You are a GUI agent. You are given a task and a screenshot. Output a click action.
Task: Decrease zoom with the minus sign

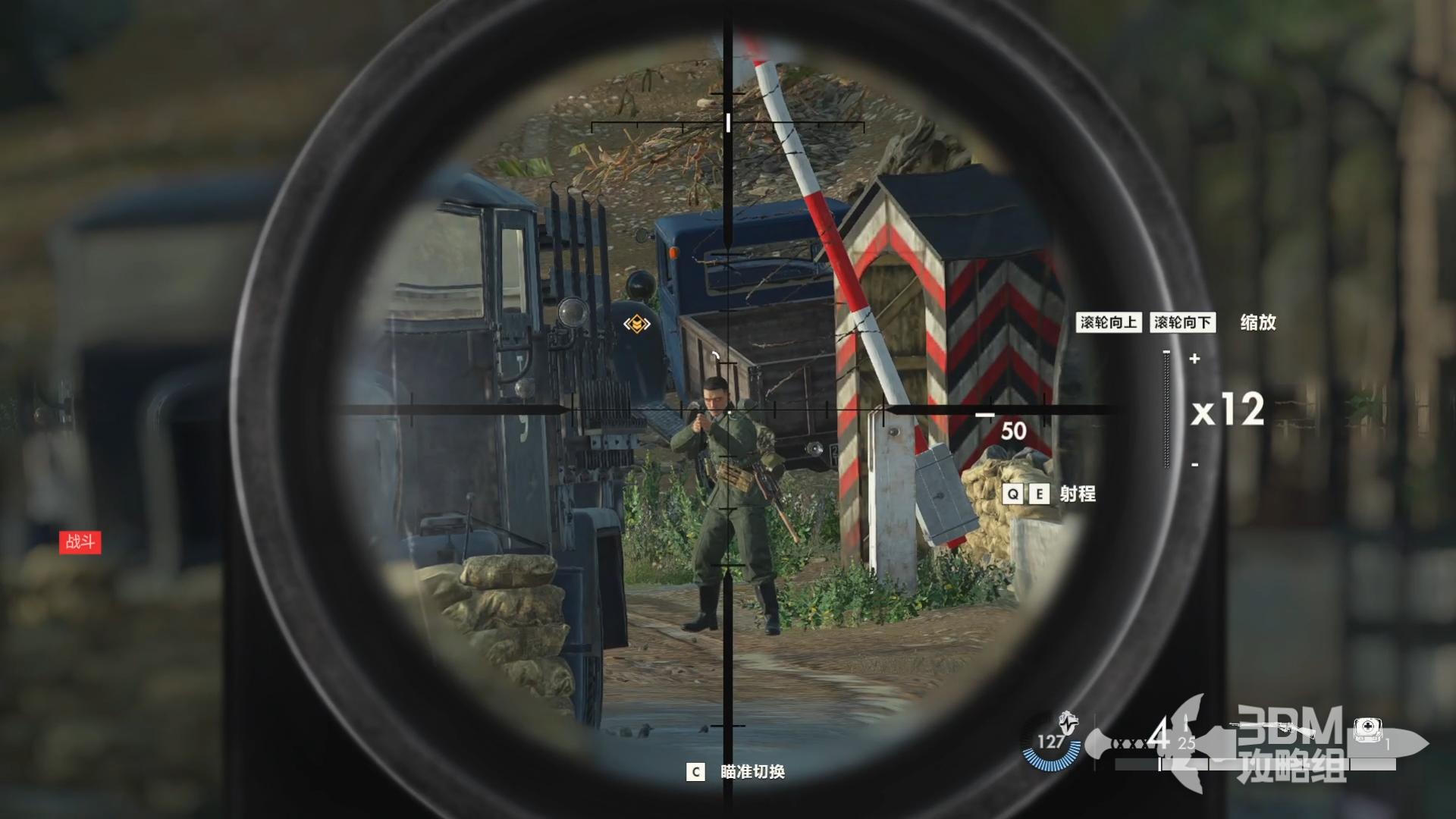pyautogui.click(x=1195, y=464)
